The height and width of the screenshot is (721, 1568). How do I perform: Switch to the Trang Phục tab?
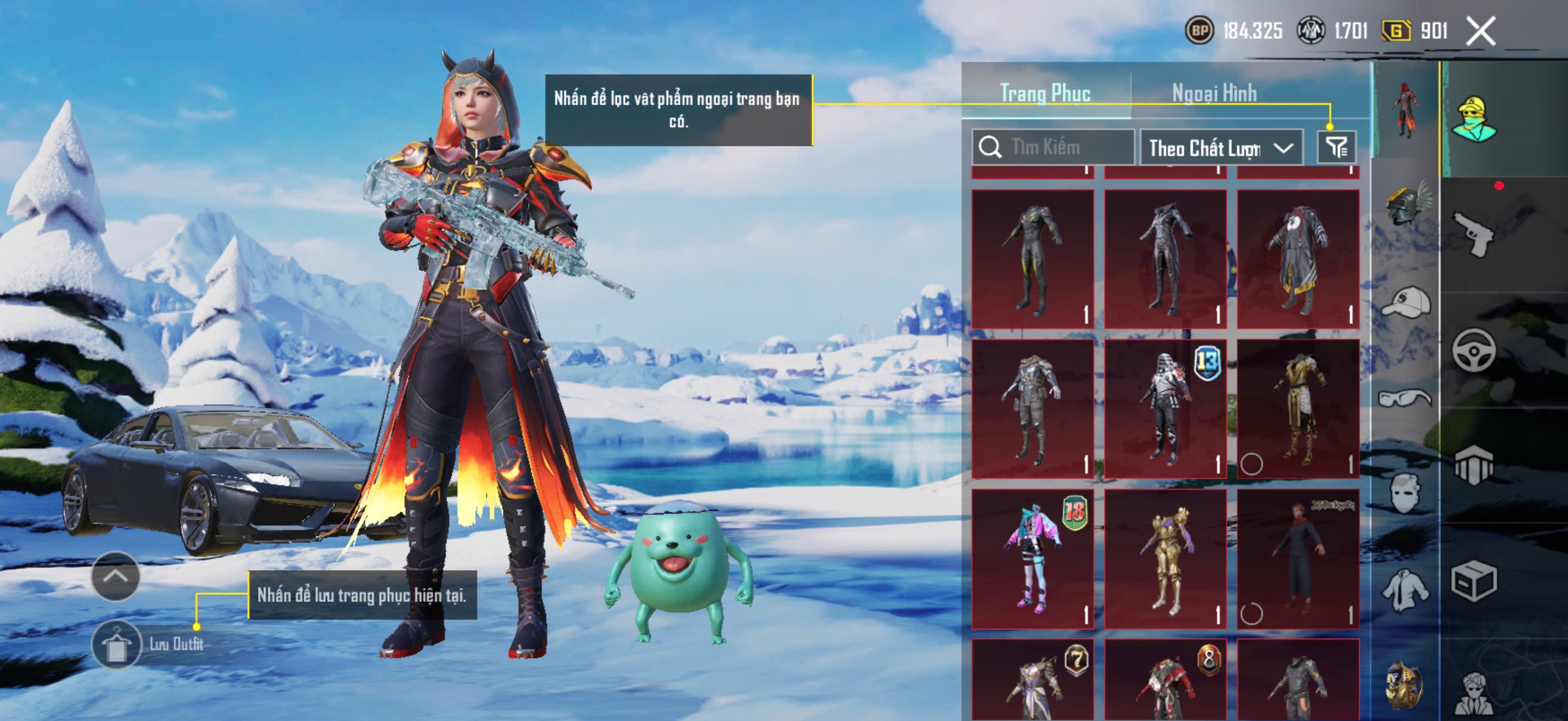[1045, 94]
